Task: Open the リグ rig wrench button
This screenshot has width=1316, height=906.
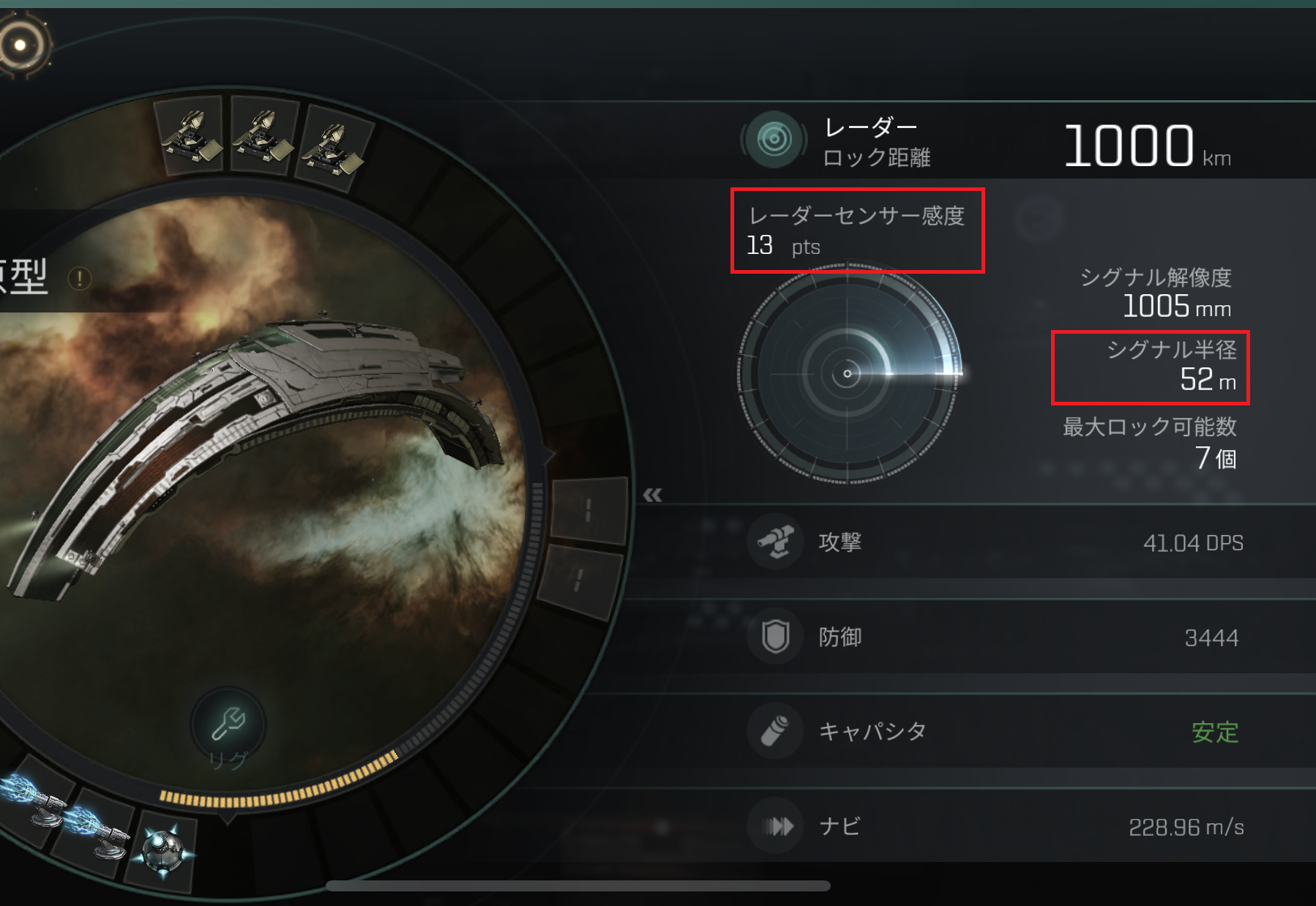Action: pyautogui.click(x=228, y=724)
